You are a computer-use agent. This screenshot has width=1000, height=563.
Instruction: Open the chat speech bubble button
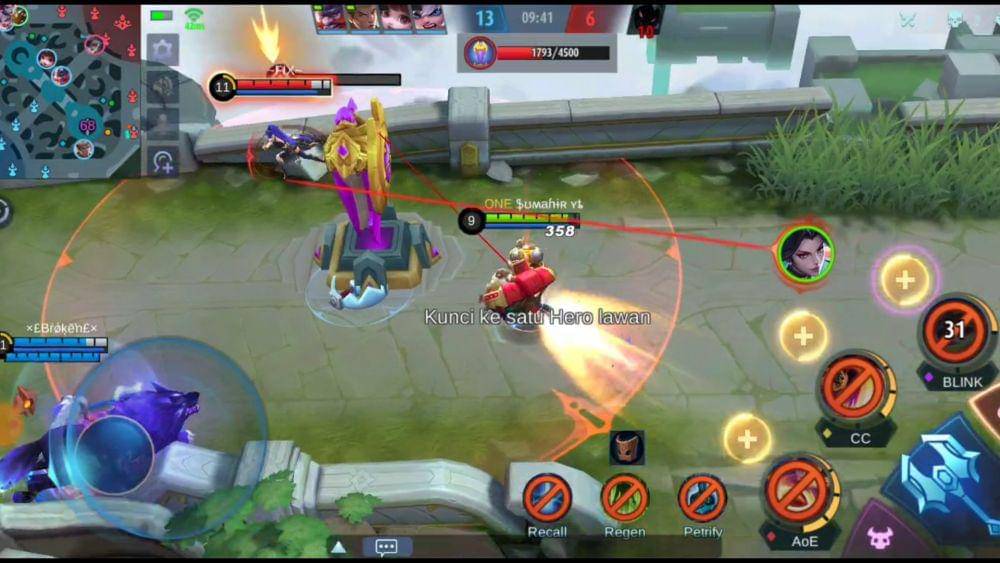coord(386,546)
